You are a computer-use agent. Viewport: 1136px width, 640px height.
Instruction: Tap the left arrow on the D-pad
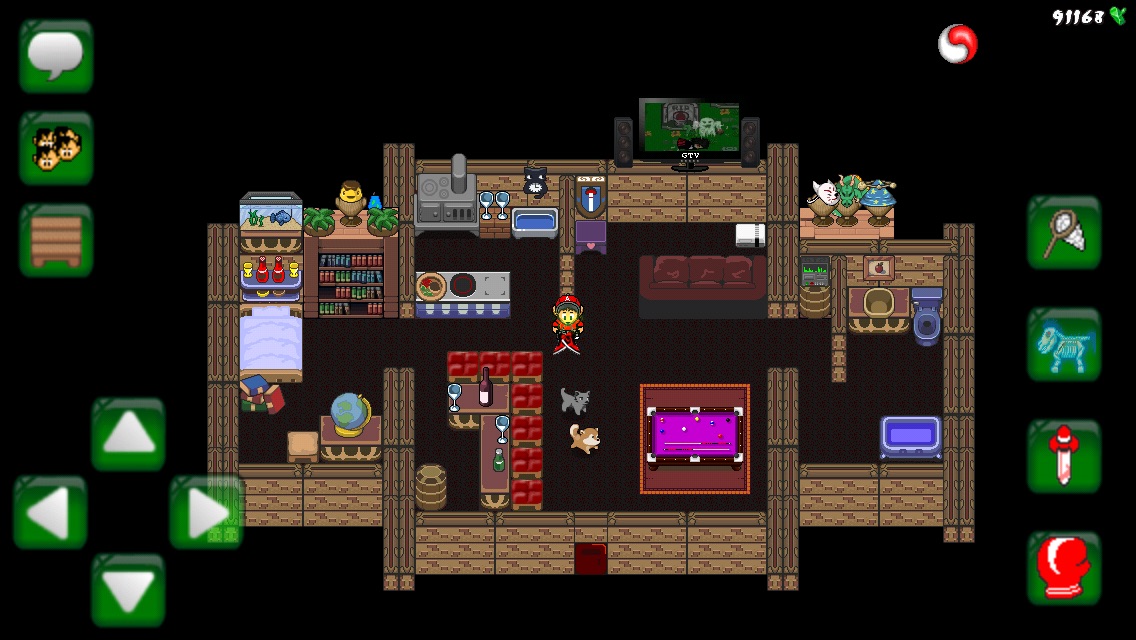50,512
